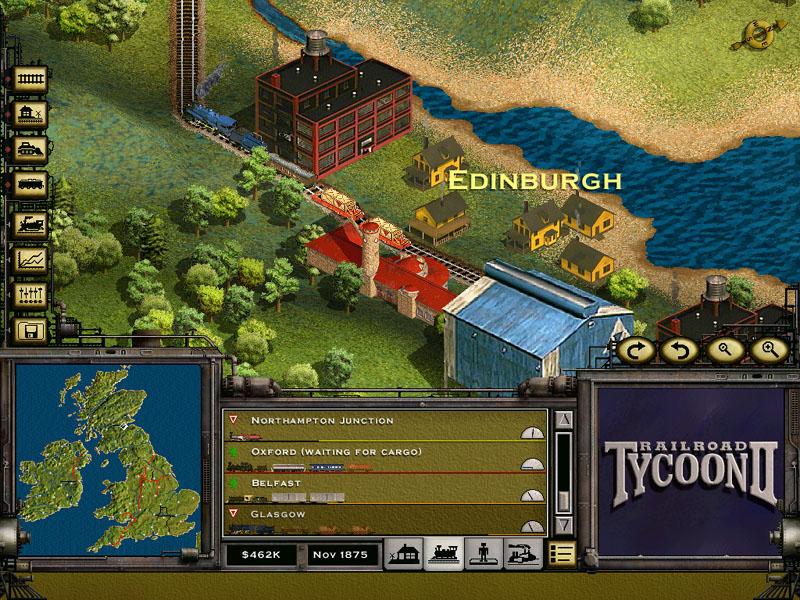Viewport: 800px width, 600px height.
Task: Click the train list scroll-down arrow
Action: [563, 524]
